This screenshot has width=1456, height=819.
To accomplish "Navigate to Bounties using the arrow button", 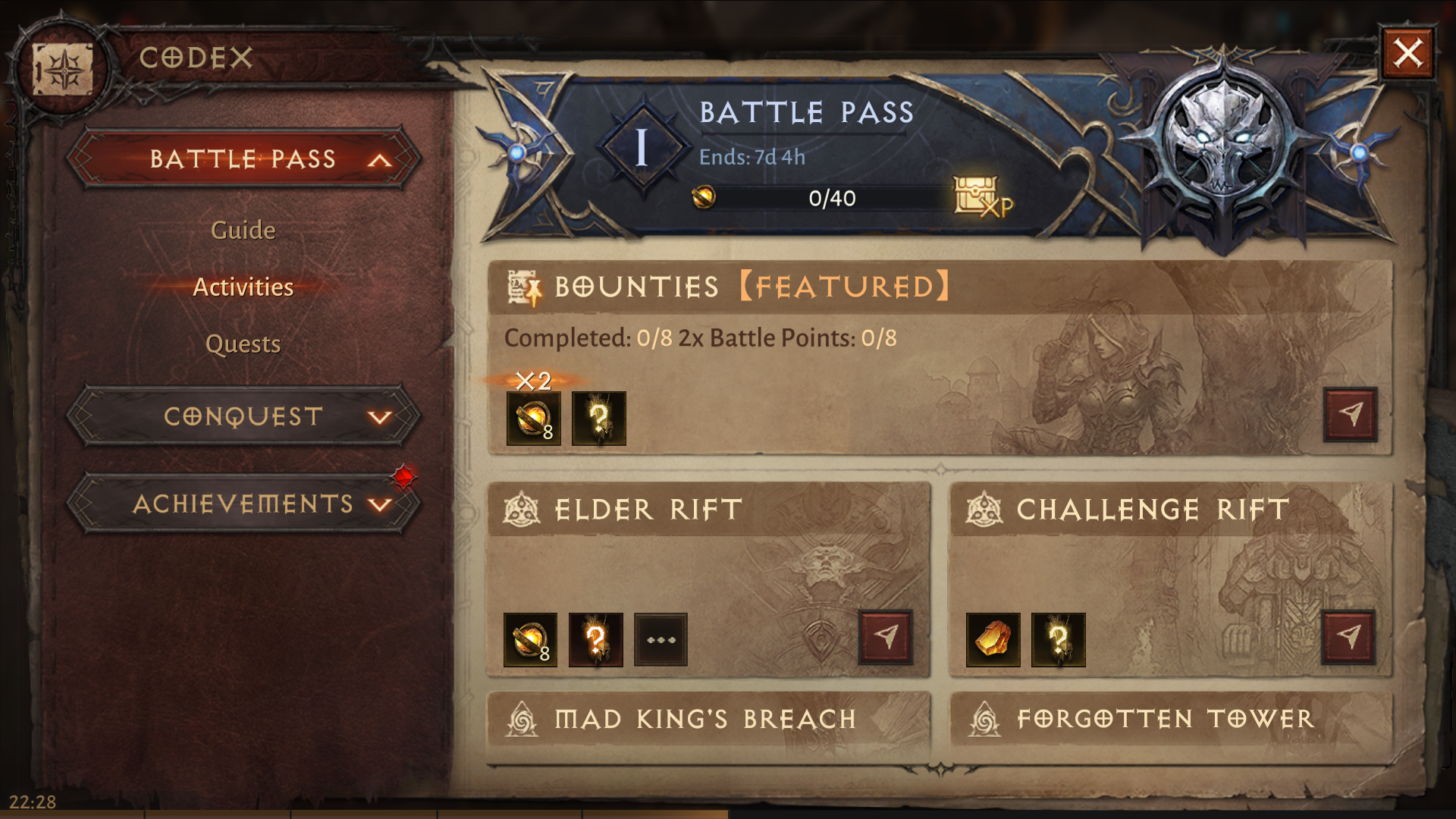I will pos(1351,416).
